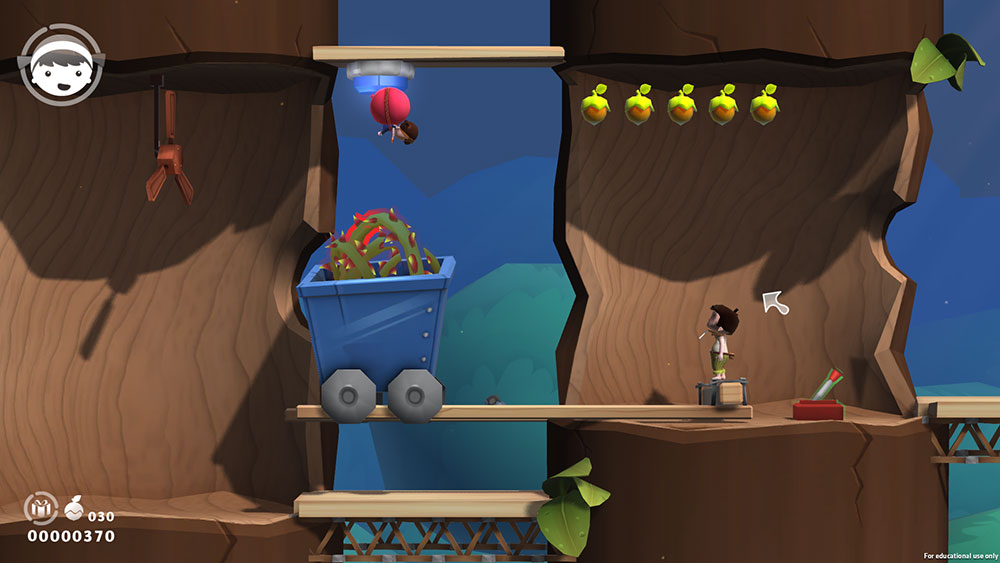Click the boy character portrait icon

coord(61,64)
